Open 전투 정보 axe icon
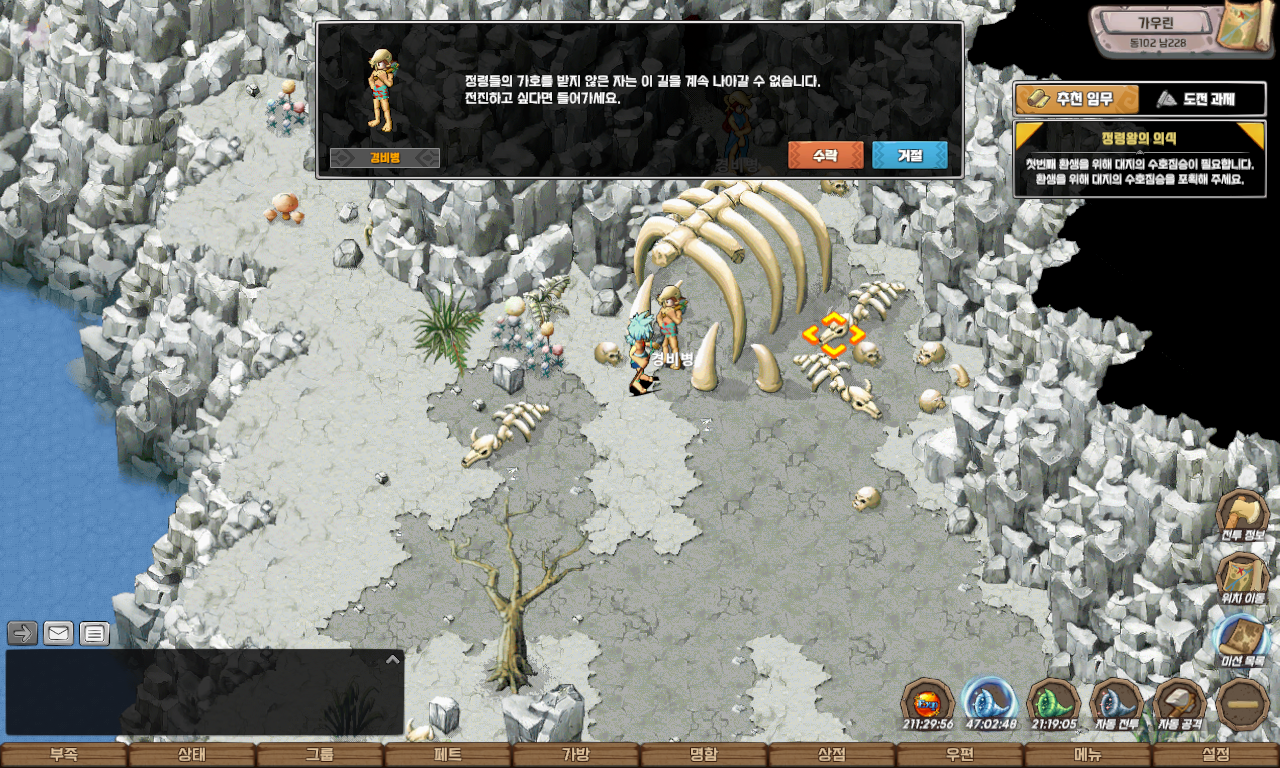The height and width of the screenshot is (768, 1280). pyautogui.click(x=1242, y=515)
